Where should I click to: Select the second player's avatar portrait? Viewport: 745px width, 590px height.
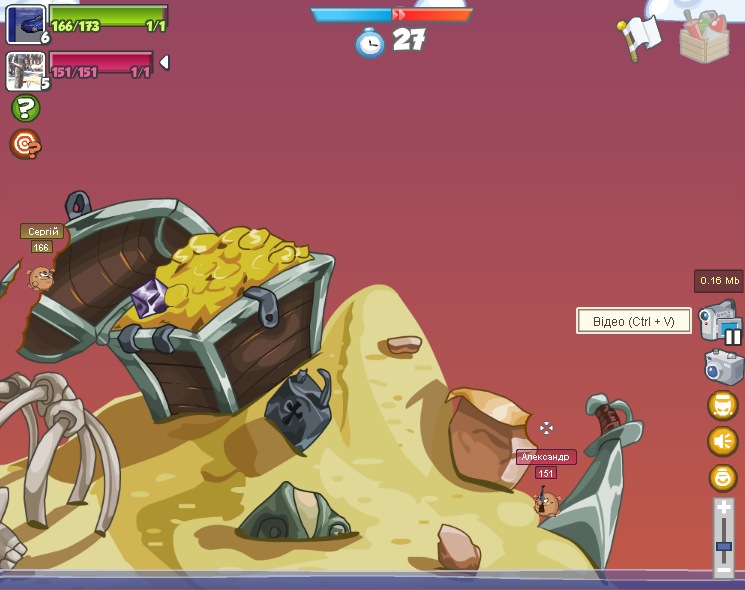tap(25, 70)
